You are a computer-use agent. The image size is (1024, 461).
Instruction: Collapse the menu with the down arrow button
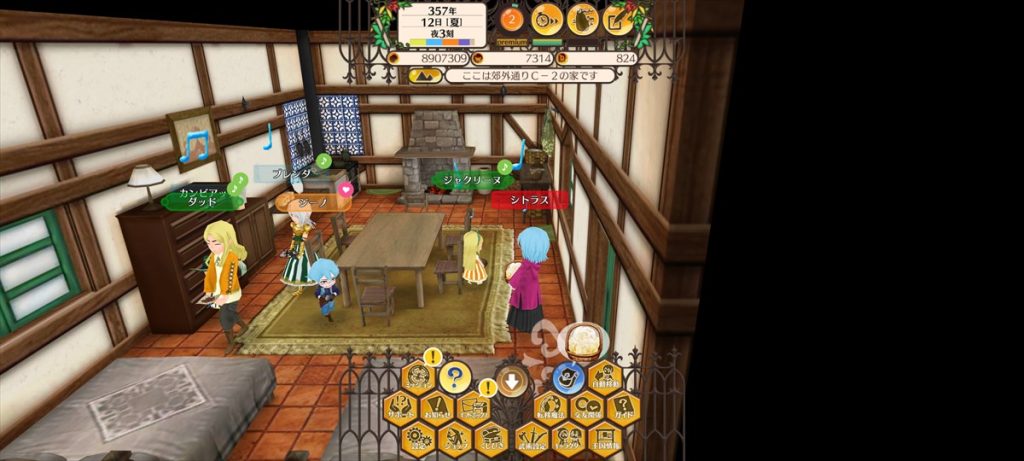click(512, 379)
